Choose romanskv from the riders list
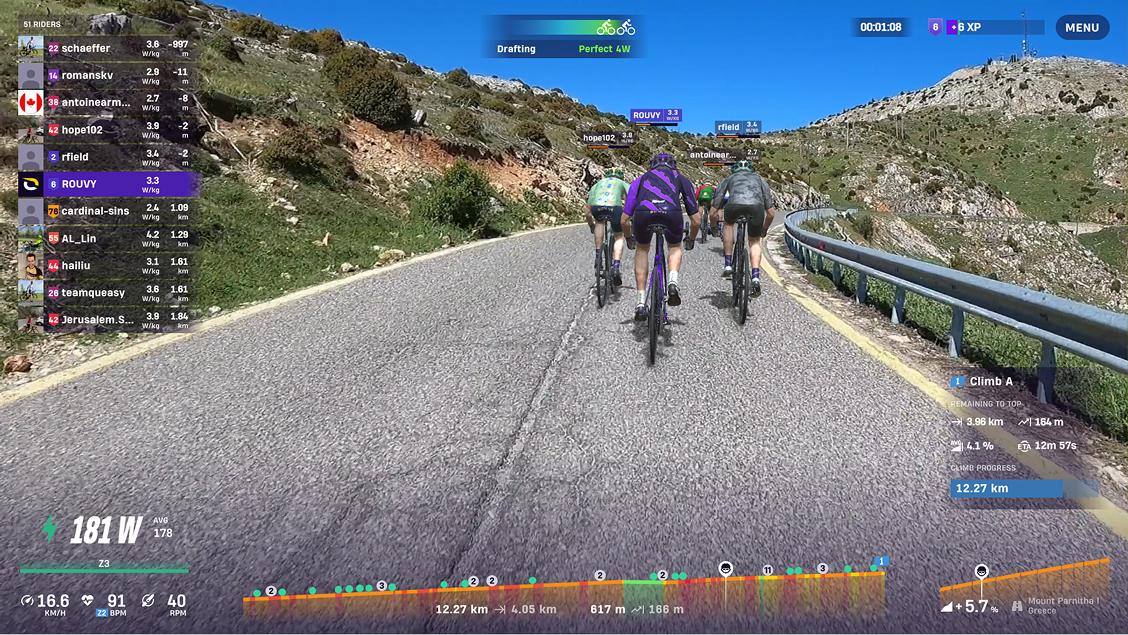 click(x=107, y=75)
